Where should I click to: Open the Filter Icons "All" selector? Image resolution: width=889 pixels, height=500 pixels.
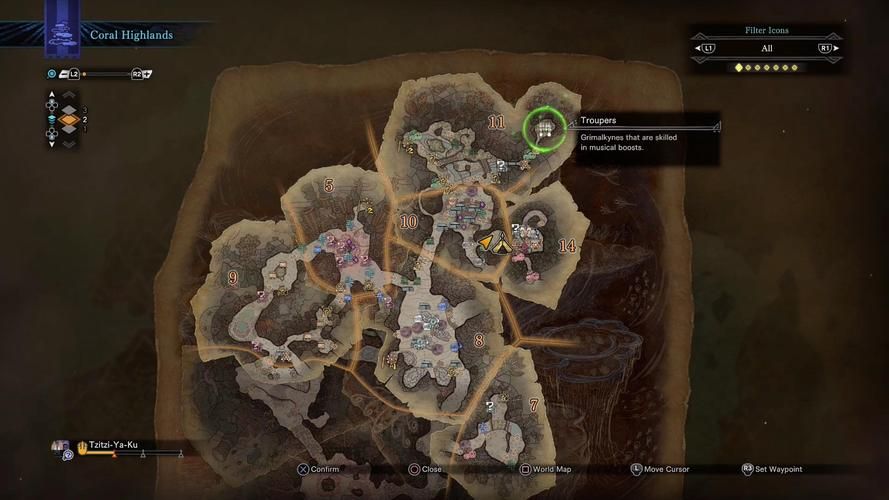coord(766,48)
